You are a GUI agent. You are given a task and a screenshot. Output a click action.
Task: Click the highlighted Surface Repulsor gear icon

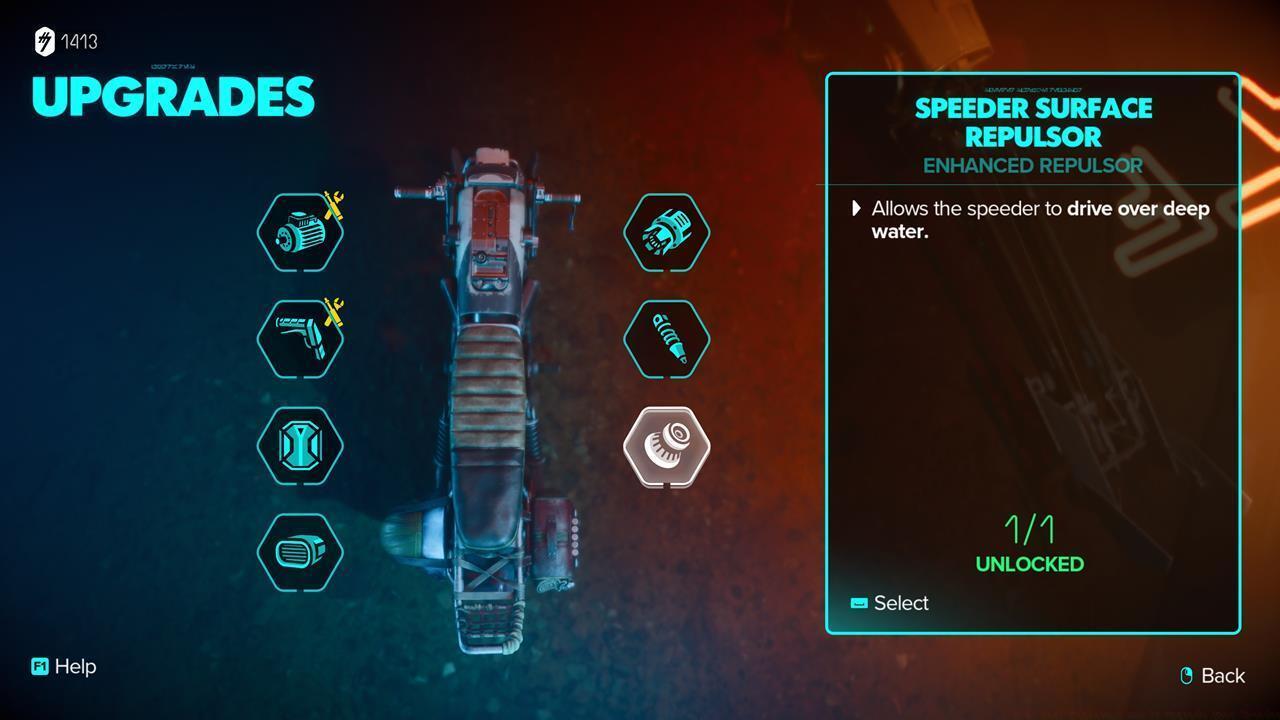tap(666, 446)
